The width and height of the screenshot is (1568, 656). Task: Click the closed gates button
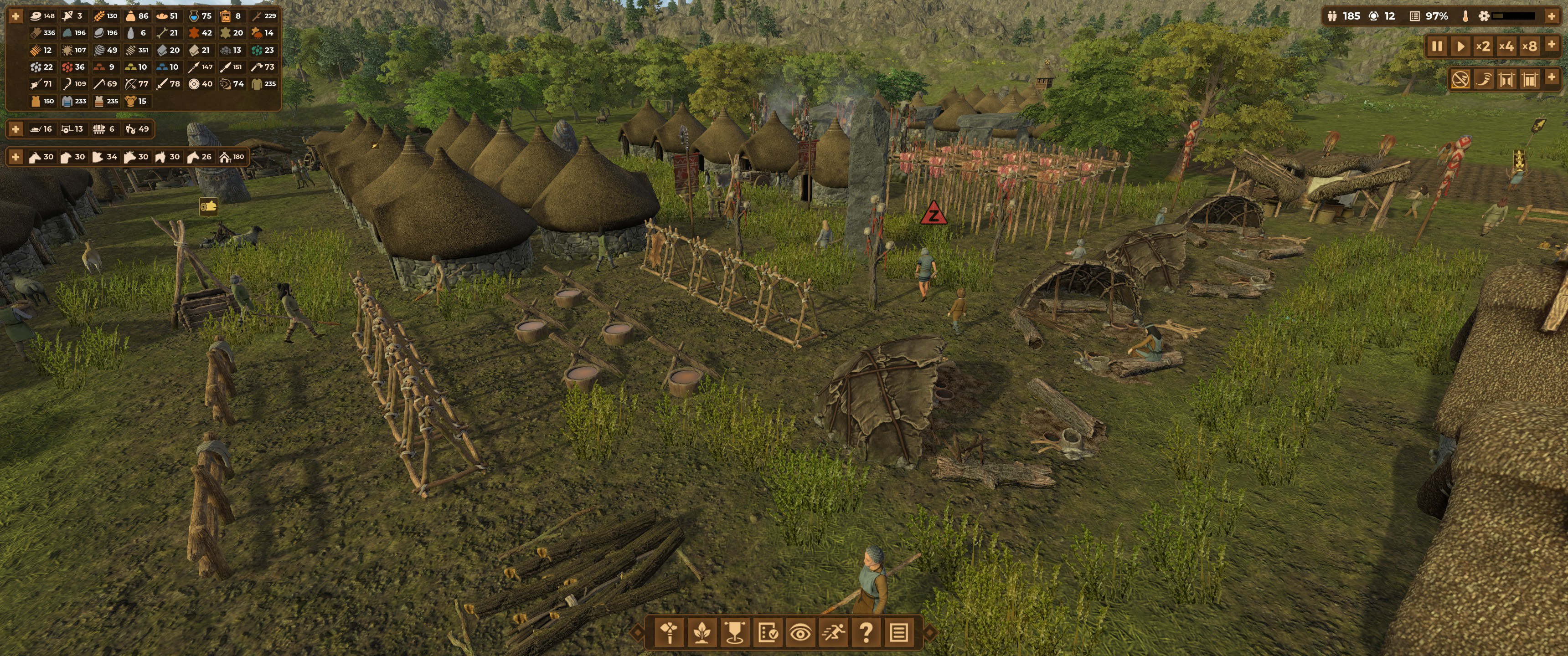(x=1530, y=79)
